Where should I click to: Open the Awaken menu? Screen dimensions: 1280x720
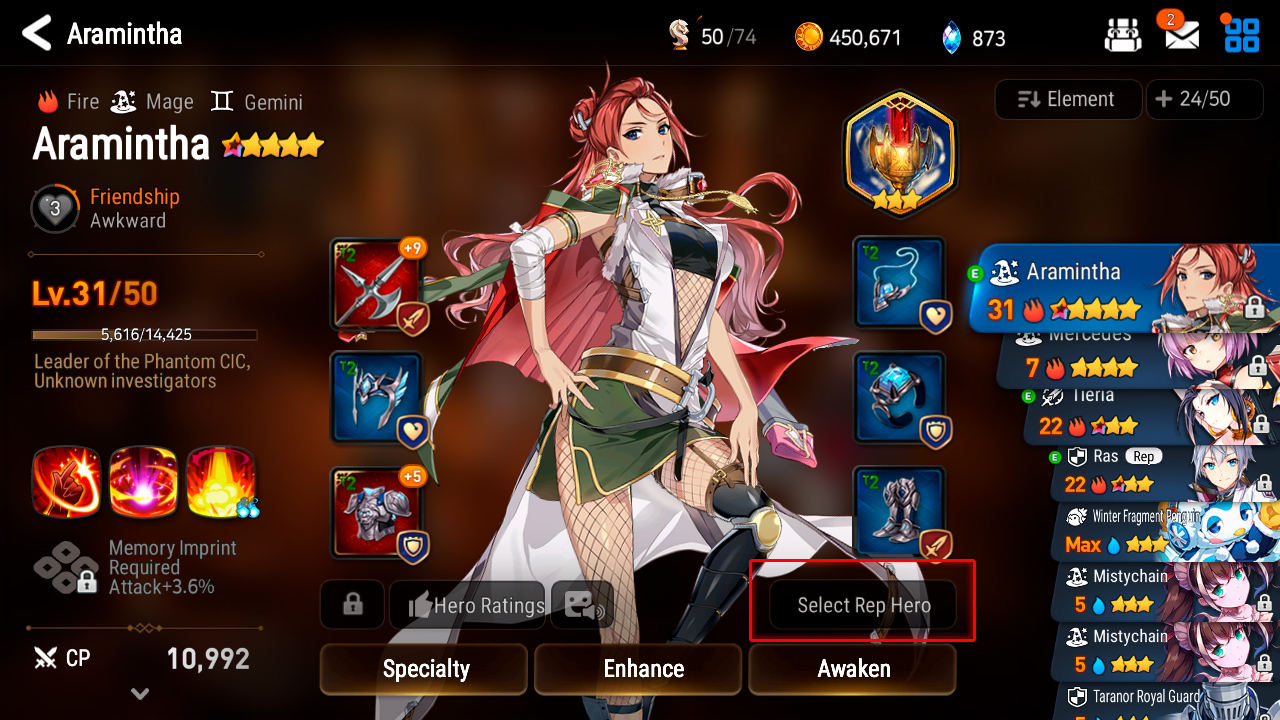pos(852,669)
